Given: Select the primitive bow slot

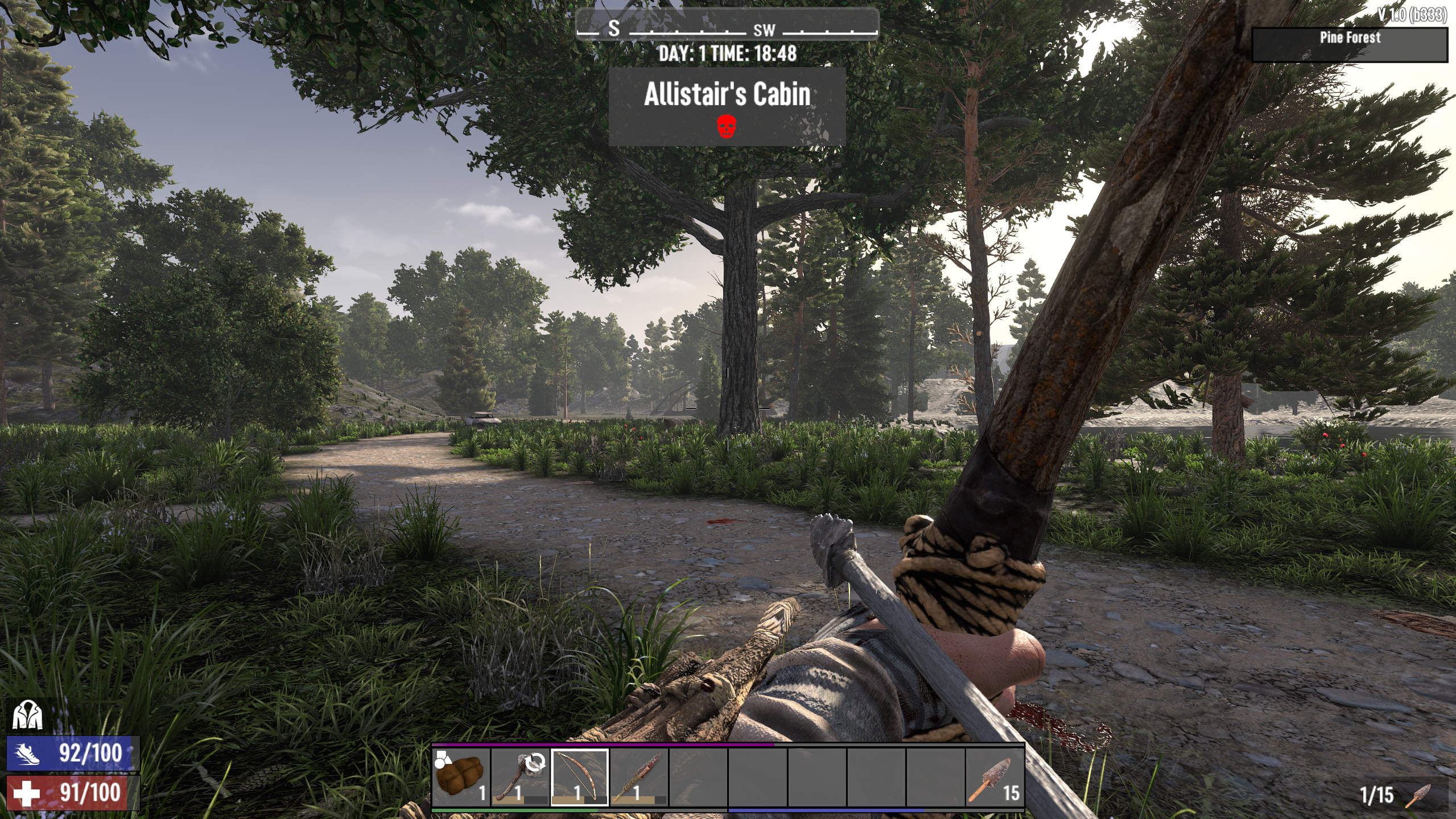Looking at the screenshot, I should (579, 777).
